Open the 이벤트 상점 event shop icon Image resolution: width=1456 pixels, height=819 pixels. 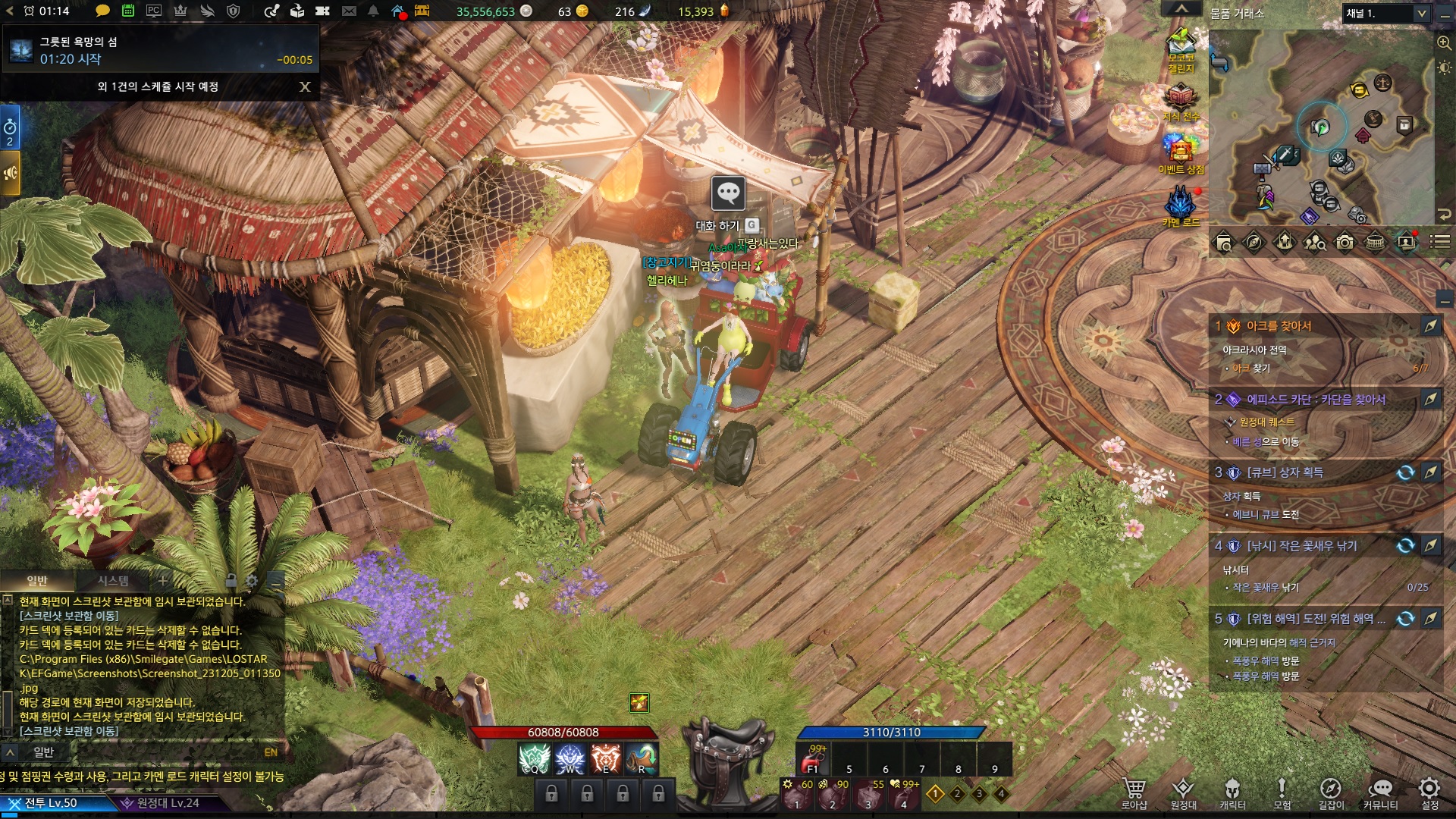[1181, 151]
